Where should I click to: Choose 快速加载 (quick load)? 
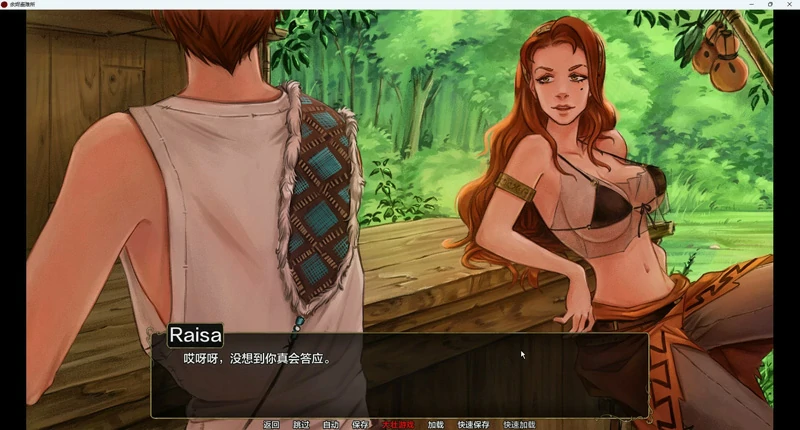coord(520,425)
